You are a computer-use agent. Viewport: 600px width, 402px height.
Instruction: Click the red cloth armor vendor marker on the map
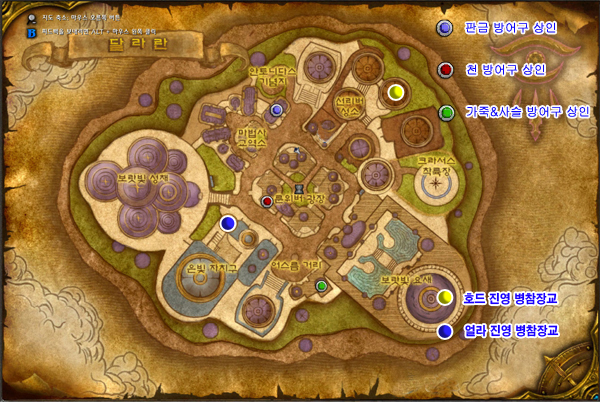coord(267,201)
